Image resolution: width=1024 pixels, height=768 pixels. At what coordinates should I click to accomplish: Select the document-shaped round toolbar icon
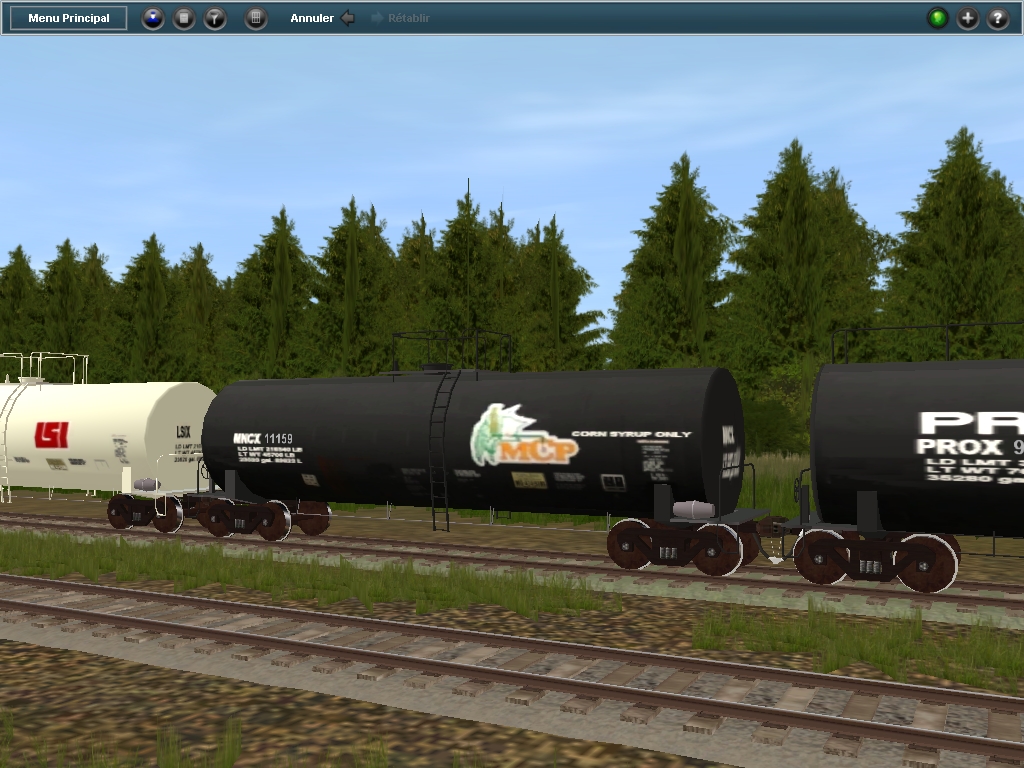(184, 18)
